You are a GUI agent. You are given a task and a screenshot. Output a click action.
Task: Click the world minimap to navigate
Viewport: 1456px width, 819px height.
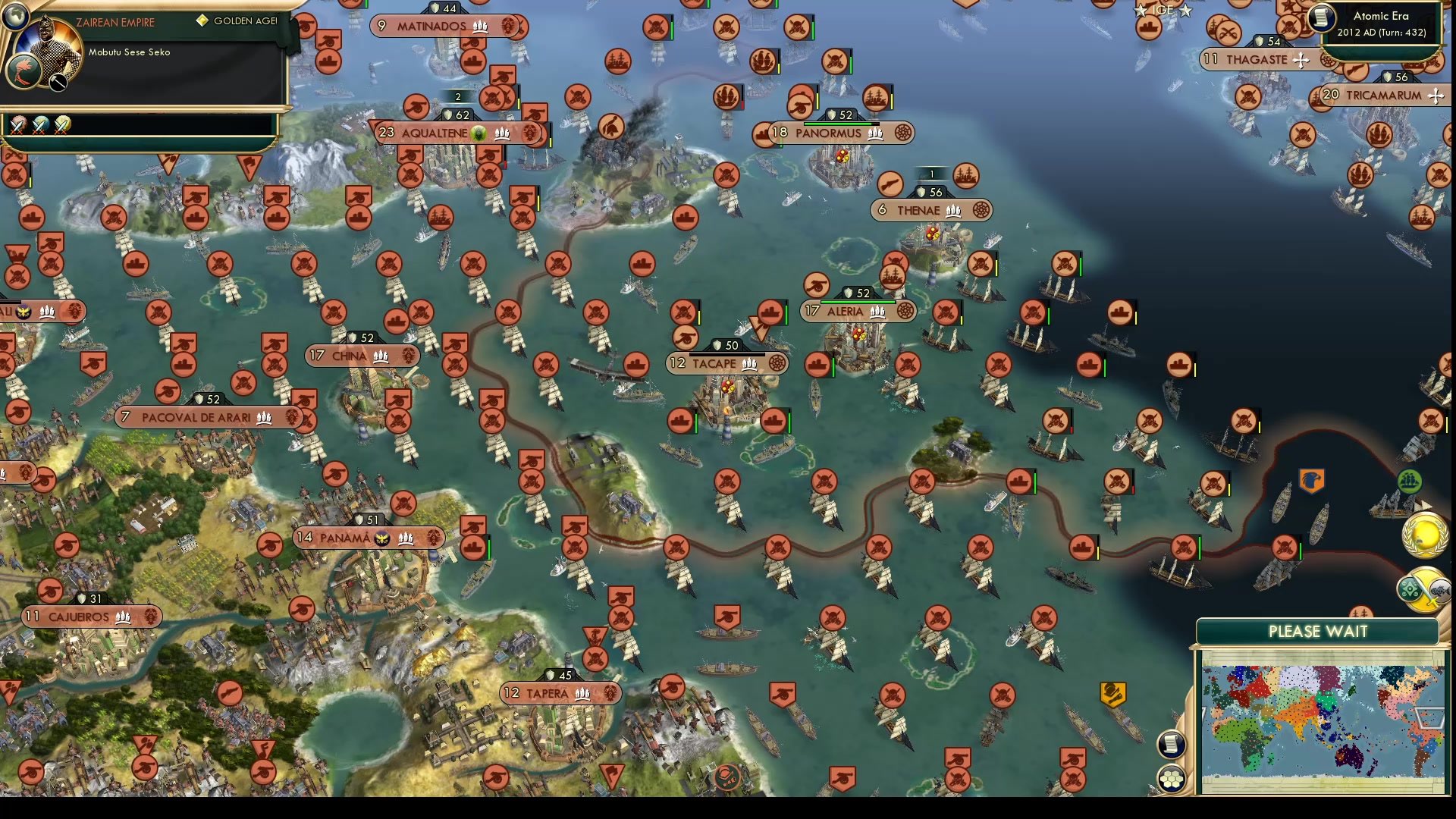(1323, 720)
